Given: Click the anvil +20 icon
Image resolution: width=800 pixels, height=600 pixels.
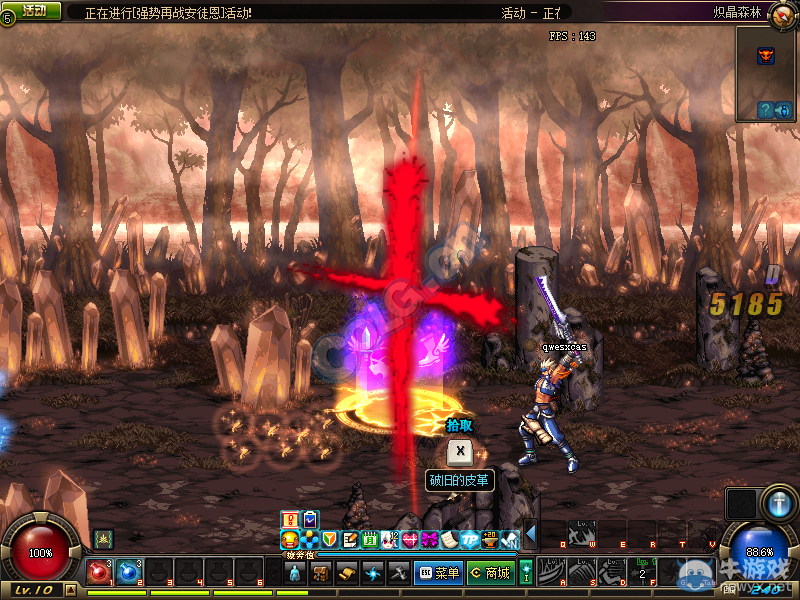Looking at the screenshot, I should (490, 540).
